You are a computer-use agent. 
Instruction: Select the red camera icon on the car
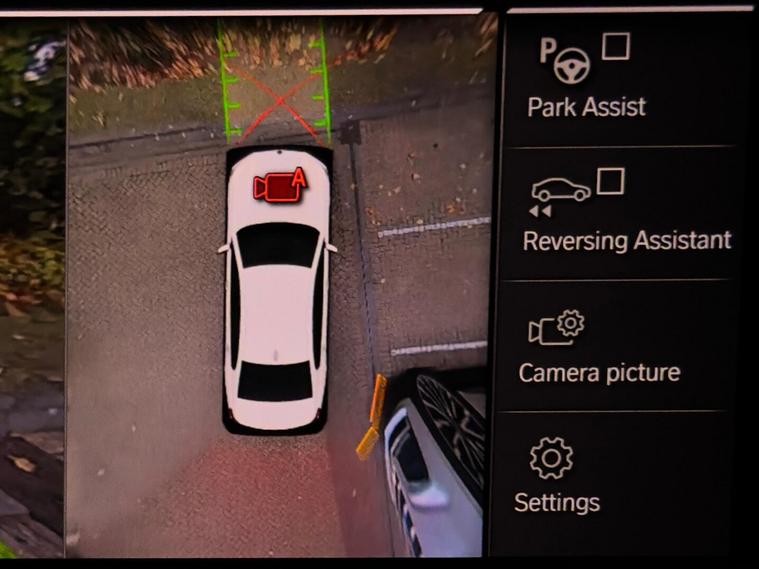coord(279,183)
